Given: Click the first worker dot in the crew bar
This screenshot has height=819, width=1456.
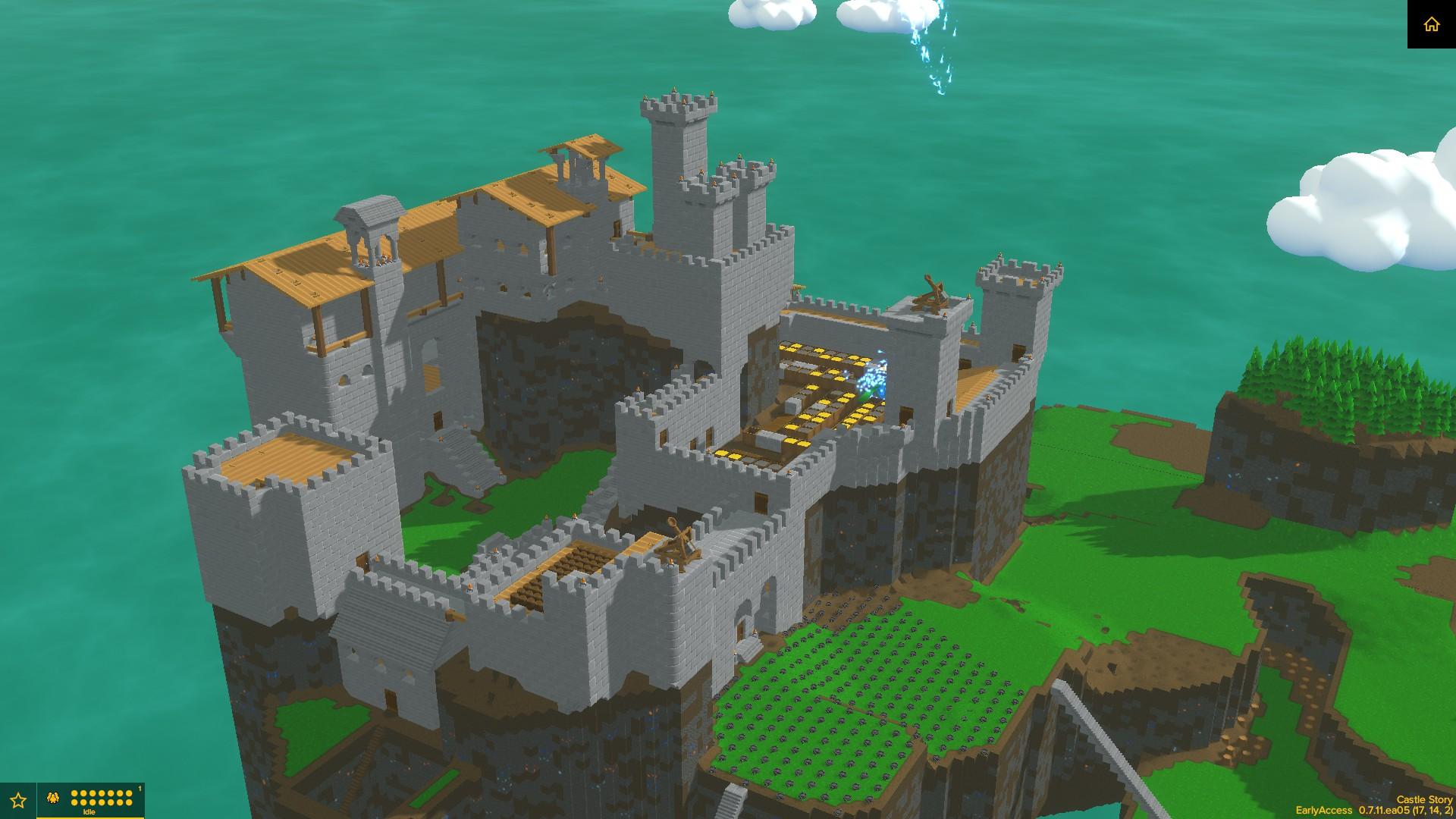Looking at the screenshot, I should (74, 793).
